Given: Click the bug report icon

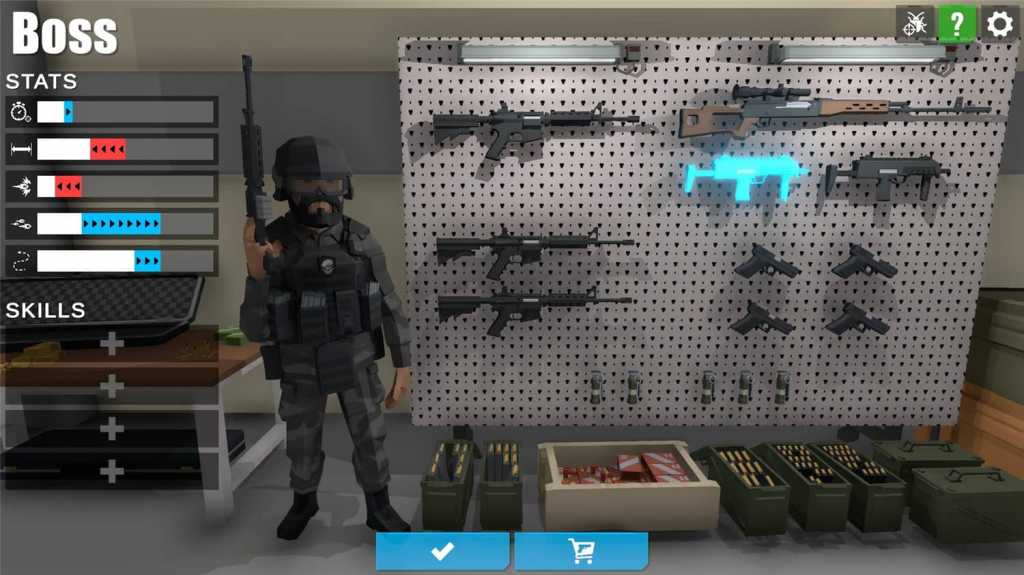Looking at the screenshot, I should tap(914, 24).
